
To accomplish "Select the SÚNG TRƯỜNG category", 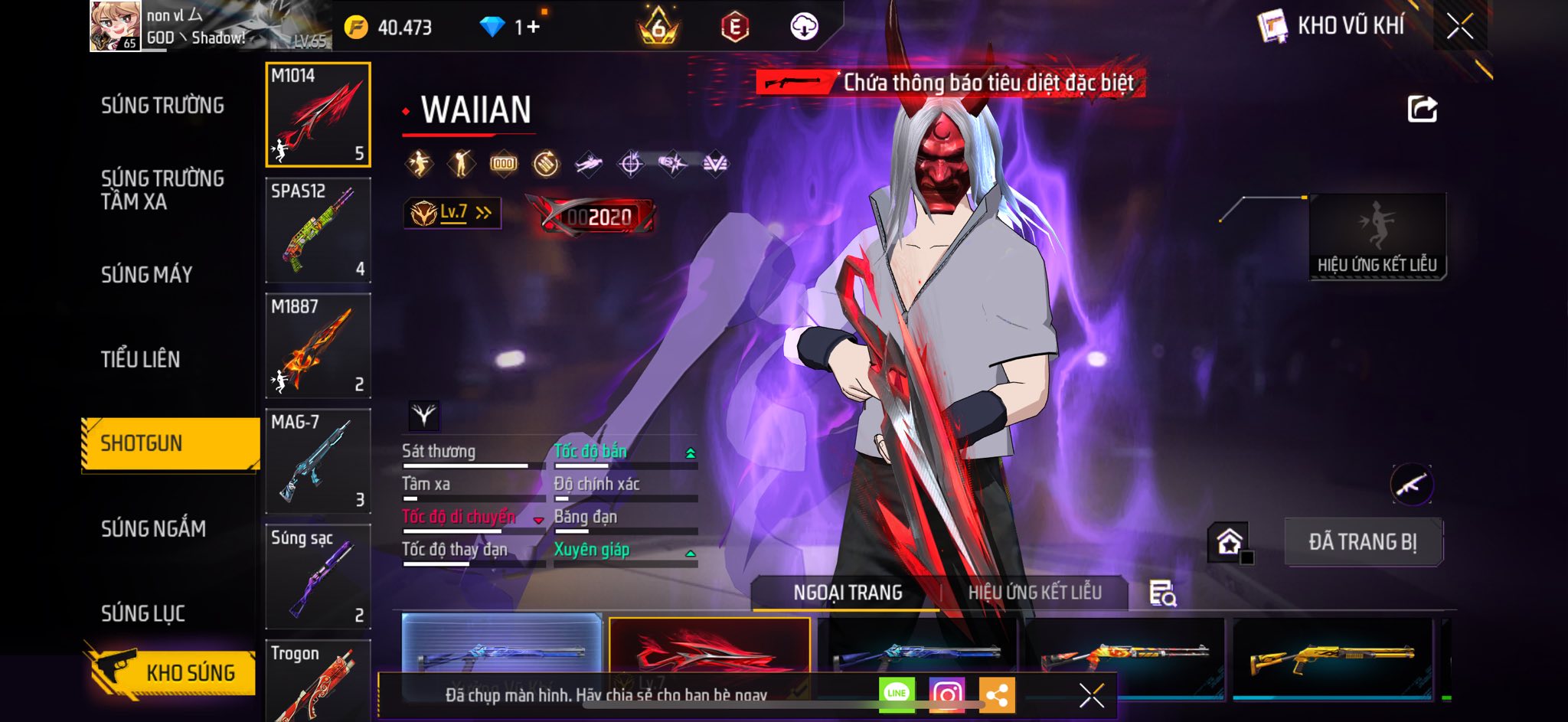I will (162, 106).
